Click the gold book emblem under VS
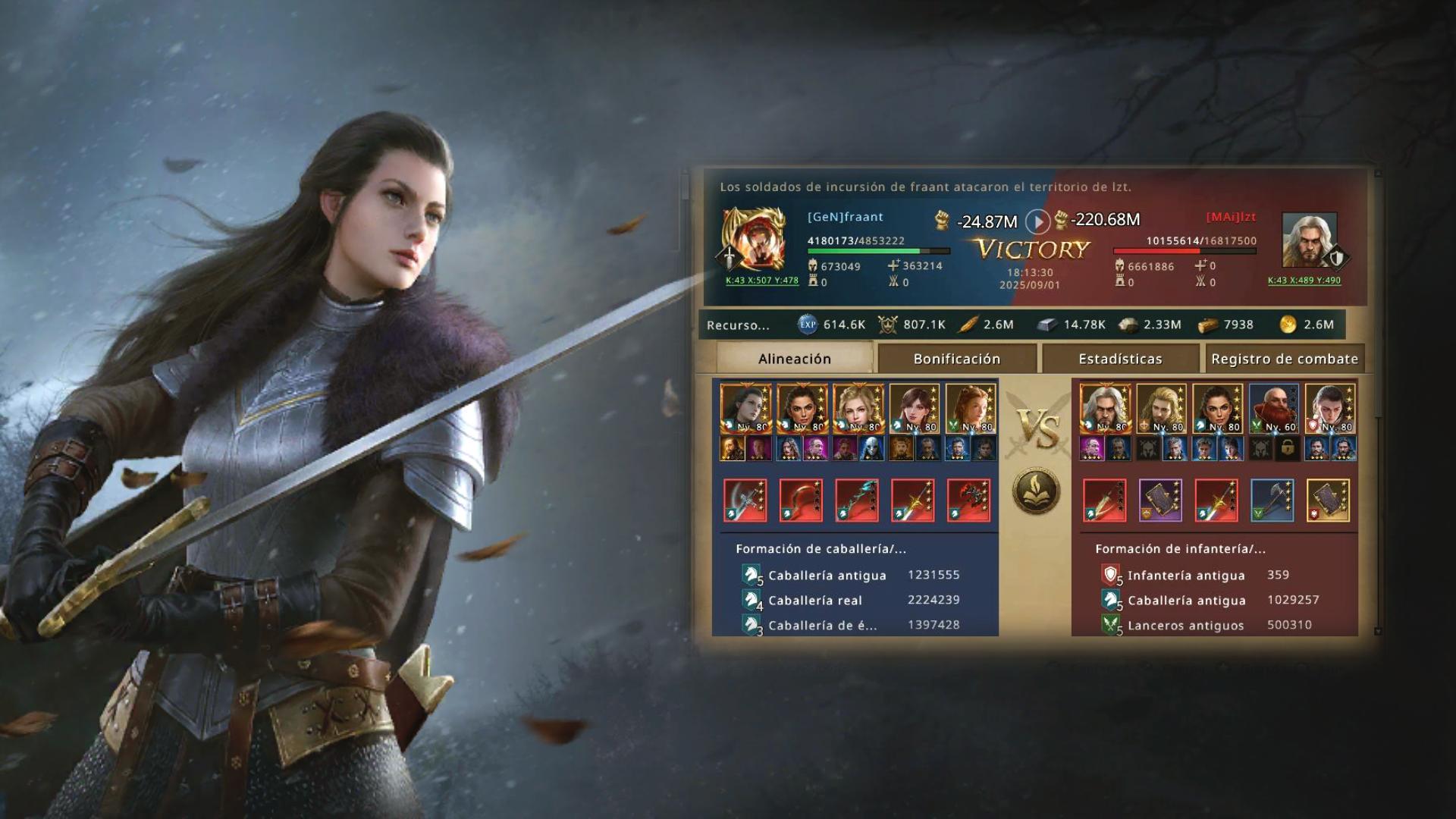The width and height of the screenshot is (1456, 819). click(1036, 491)
